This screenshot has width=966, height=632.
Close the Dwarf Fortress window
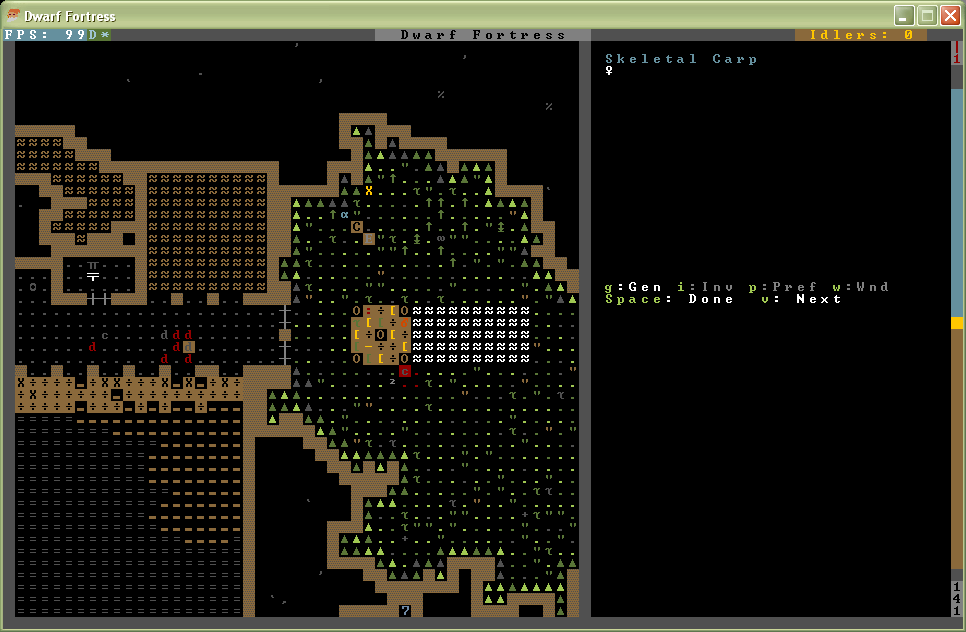coord(950,15)
